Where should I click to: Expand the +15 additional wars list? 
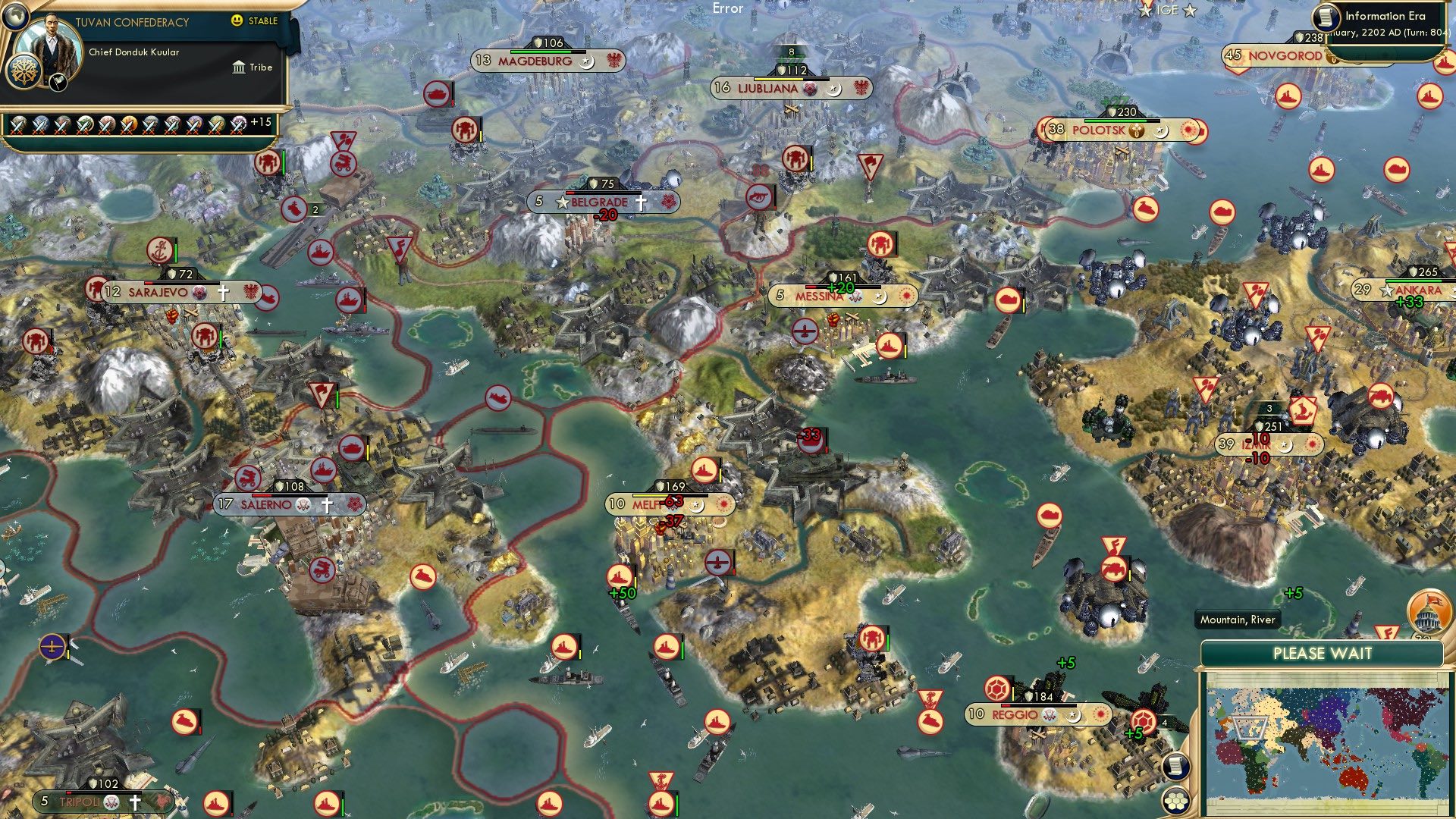[260, 122]
